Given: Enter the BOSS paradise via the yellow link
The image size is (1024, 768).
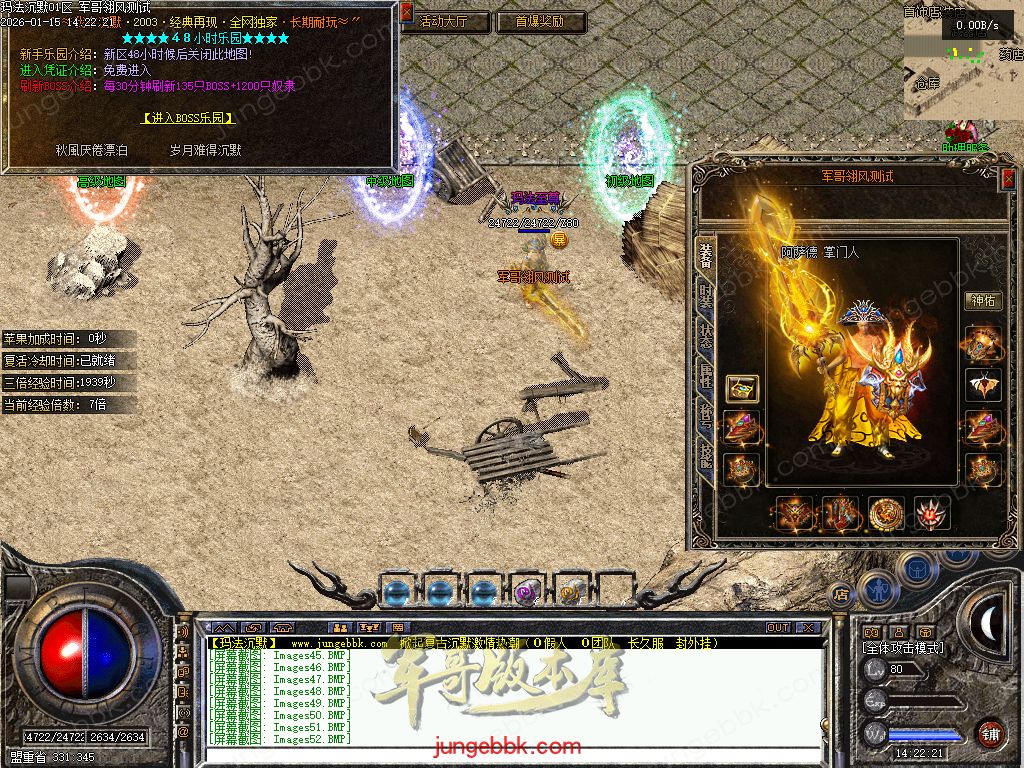Looking at the screenshot, I should click(188, 118).
